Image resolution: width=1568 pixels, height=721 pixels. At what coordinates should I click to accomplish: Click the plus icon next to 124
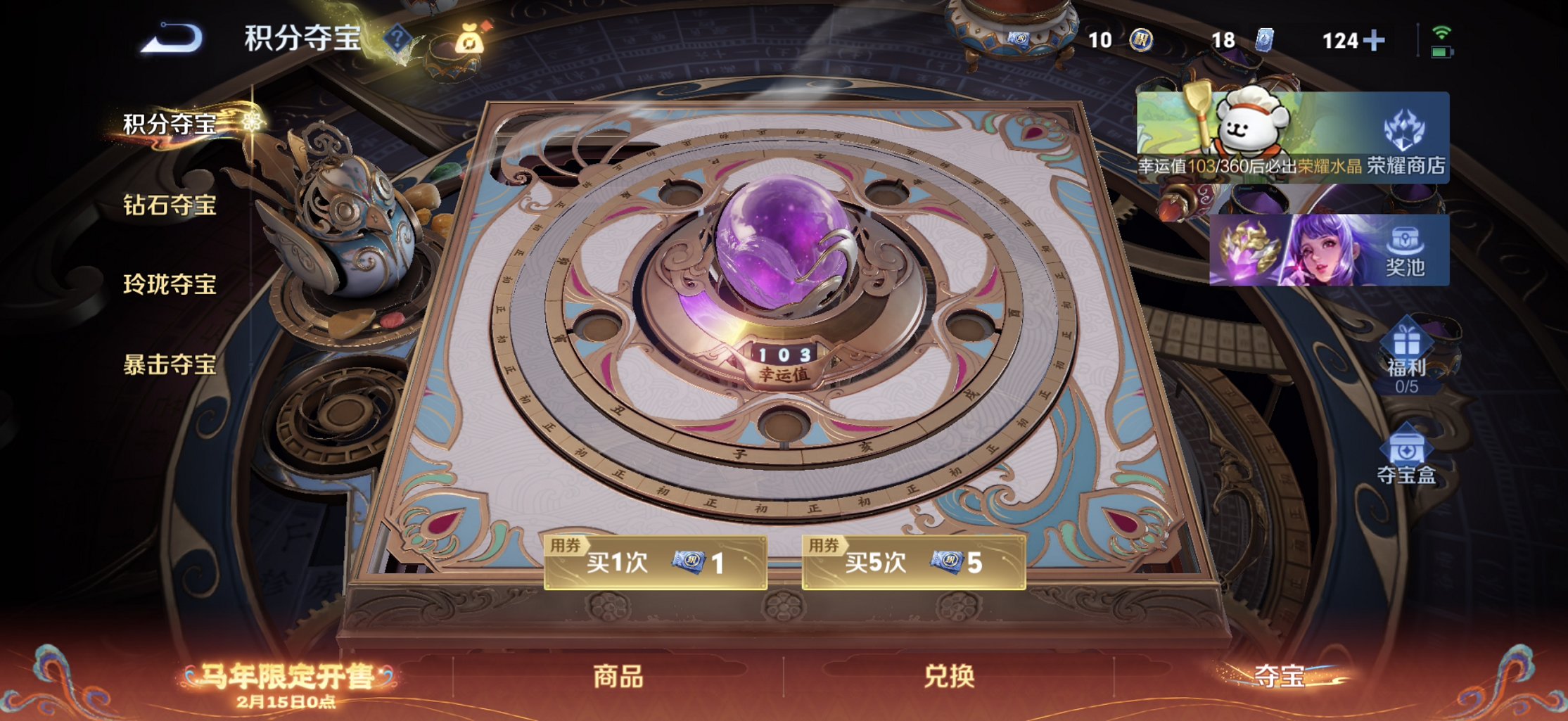[1375, 40]
